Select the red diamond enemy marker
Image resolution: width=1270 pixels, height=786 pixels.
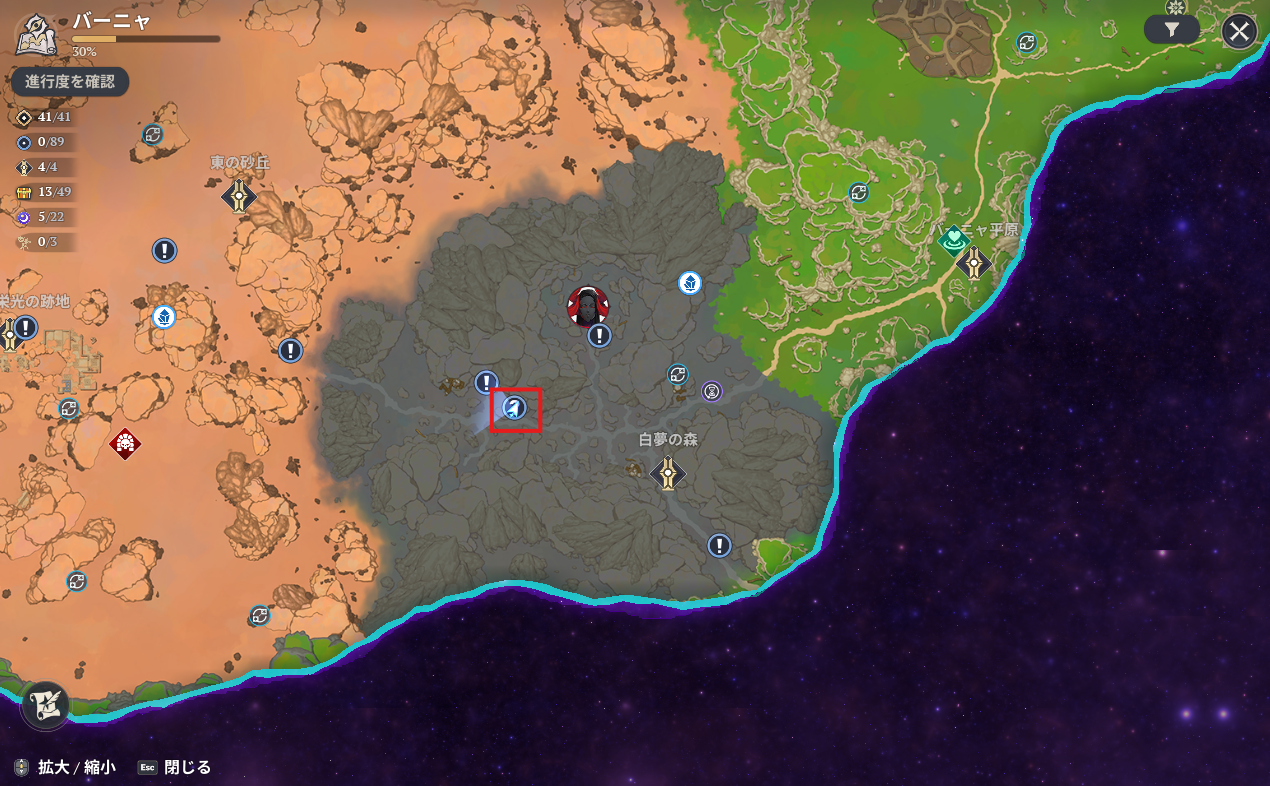tap(125, 442)
